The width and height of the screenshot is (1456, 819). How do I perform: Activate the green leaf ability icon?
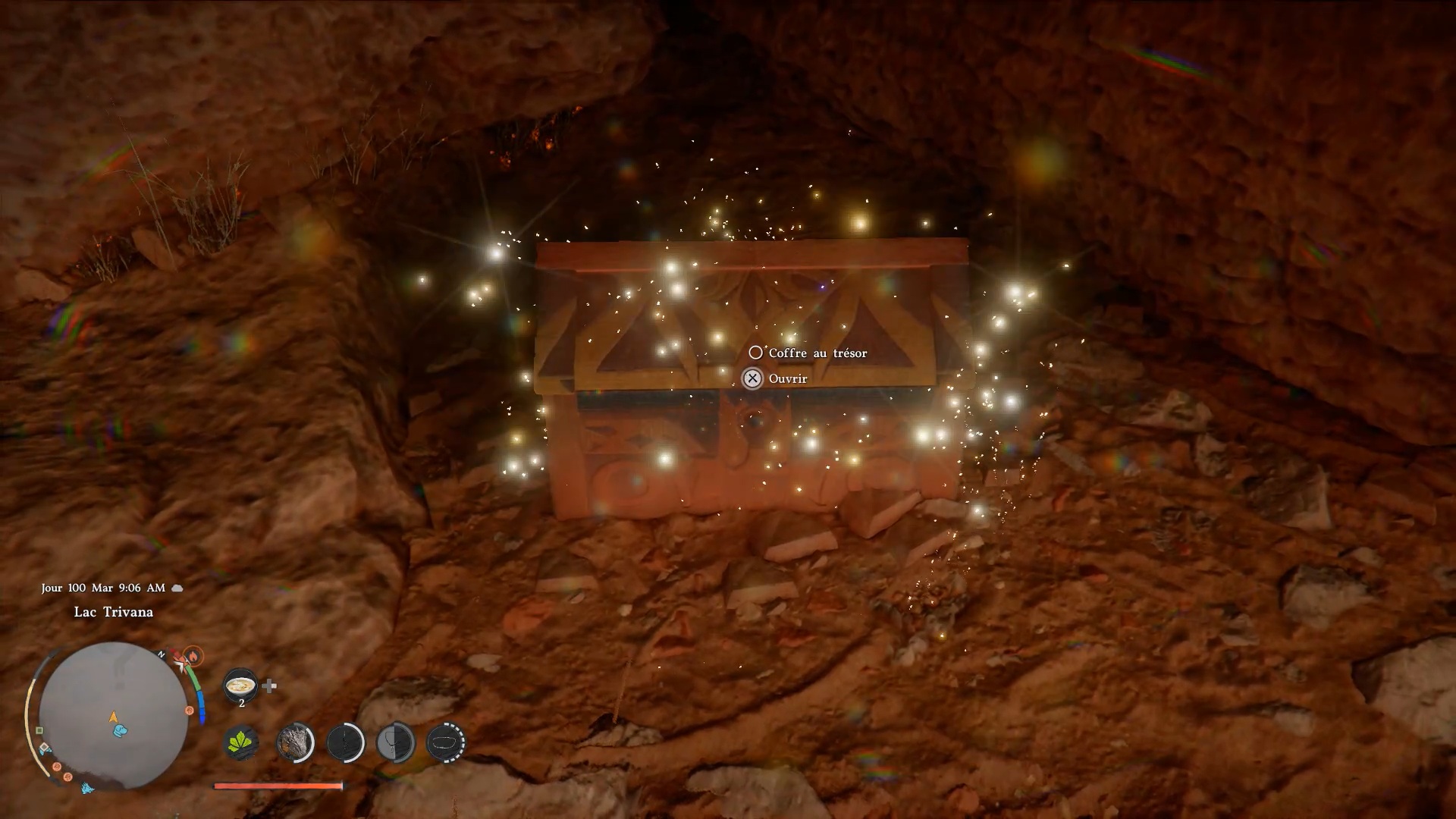pyautogui.click(x=242, y=742)
